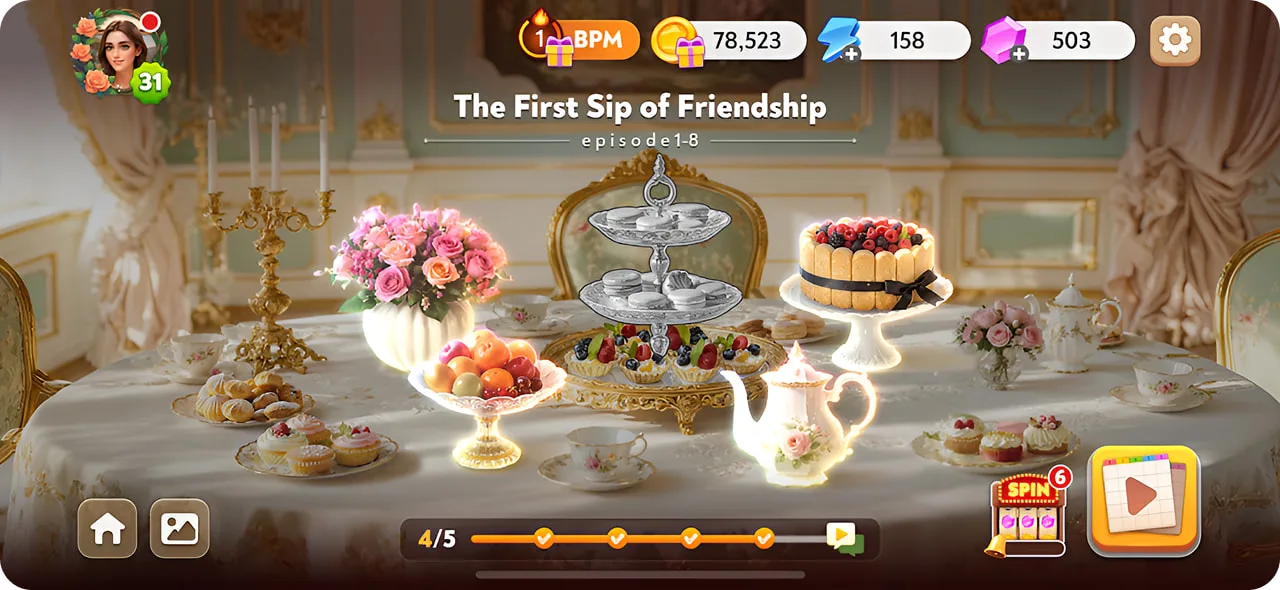Open the settings gear menu
The image size is (1280, 590).
click(x=1174, y=41)
